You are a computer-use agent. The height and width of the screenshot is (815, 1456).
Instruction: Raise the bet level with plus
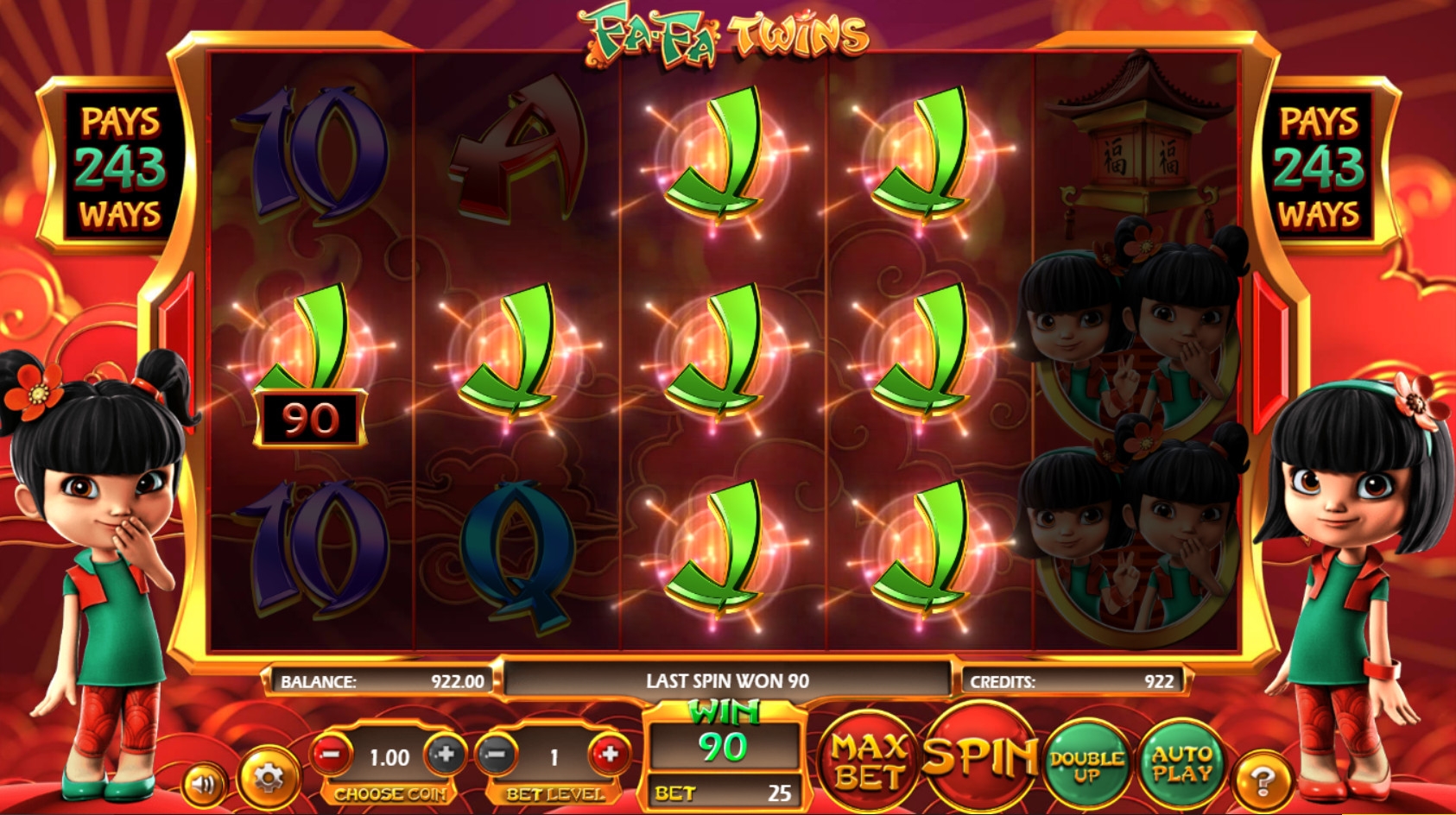[610, 755]
